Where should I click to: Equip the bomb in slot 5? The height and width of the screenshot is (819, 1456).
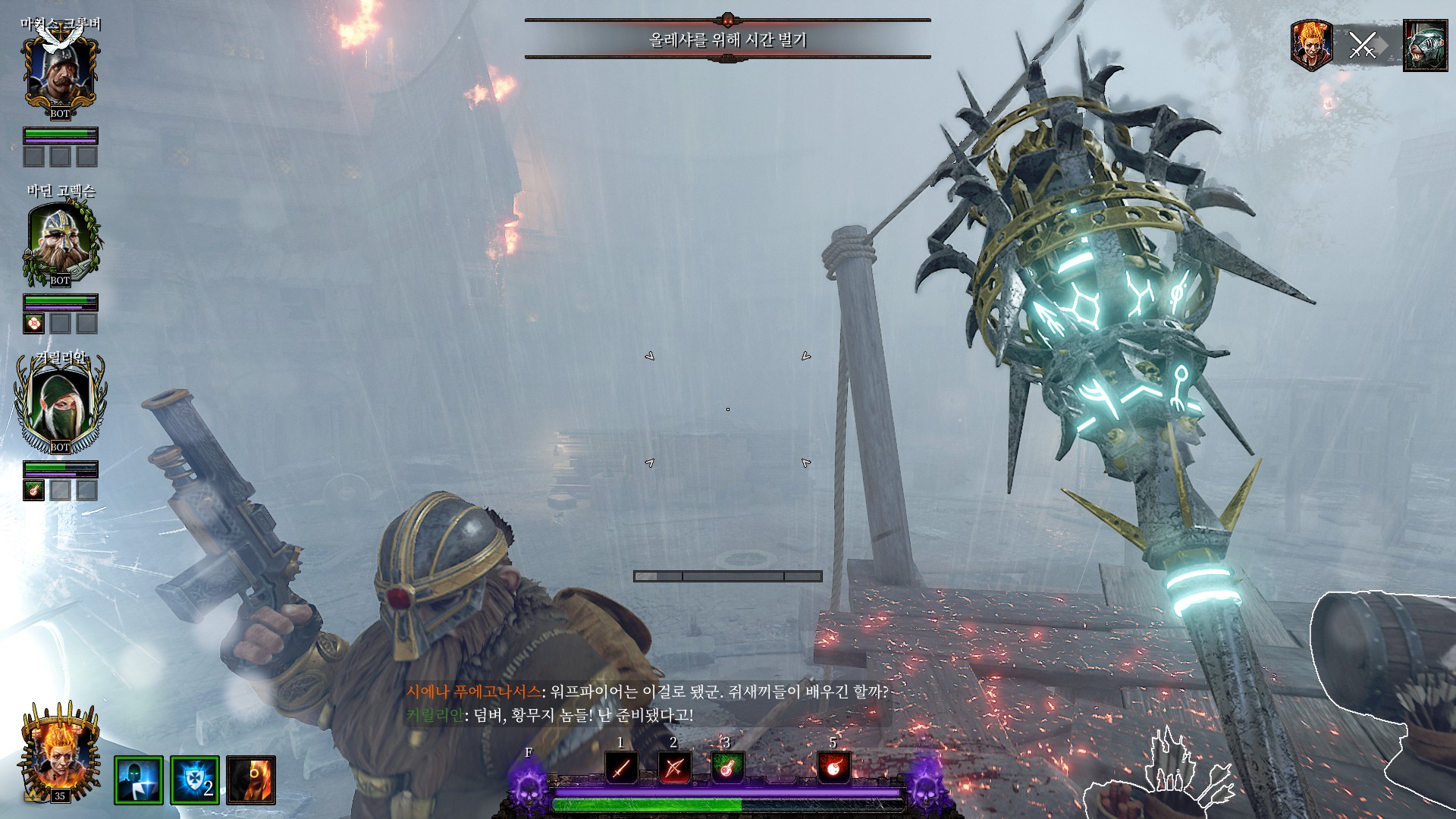coord(833,767)
